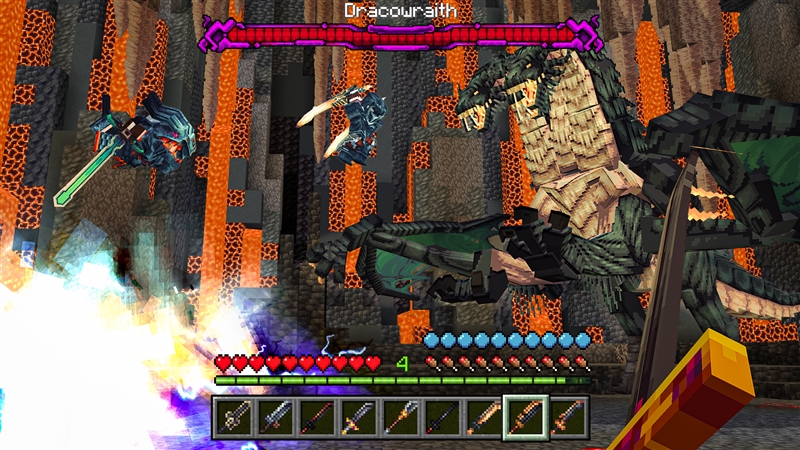This screenshot has width=800, height=450.
Task: Choose the silver-blue broadsword hotbar slot
Action: coord(276,416)
